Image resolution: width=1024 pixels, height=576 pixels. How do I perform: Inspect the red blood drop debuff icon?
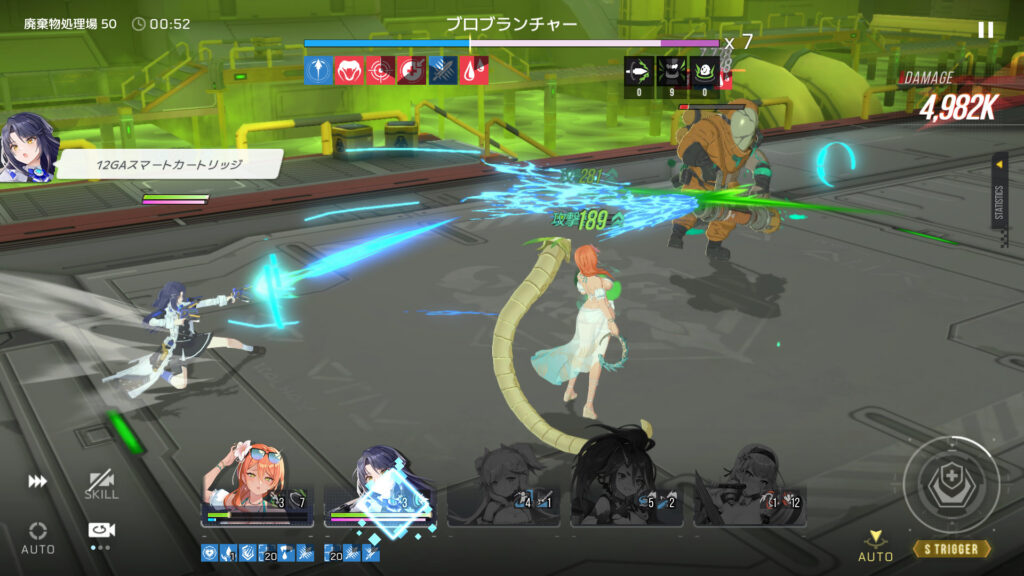474,70
